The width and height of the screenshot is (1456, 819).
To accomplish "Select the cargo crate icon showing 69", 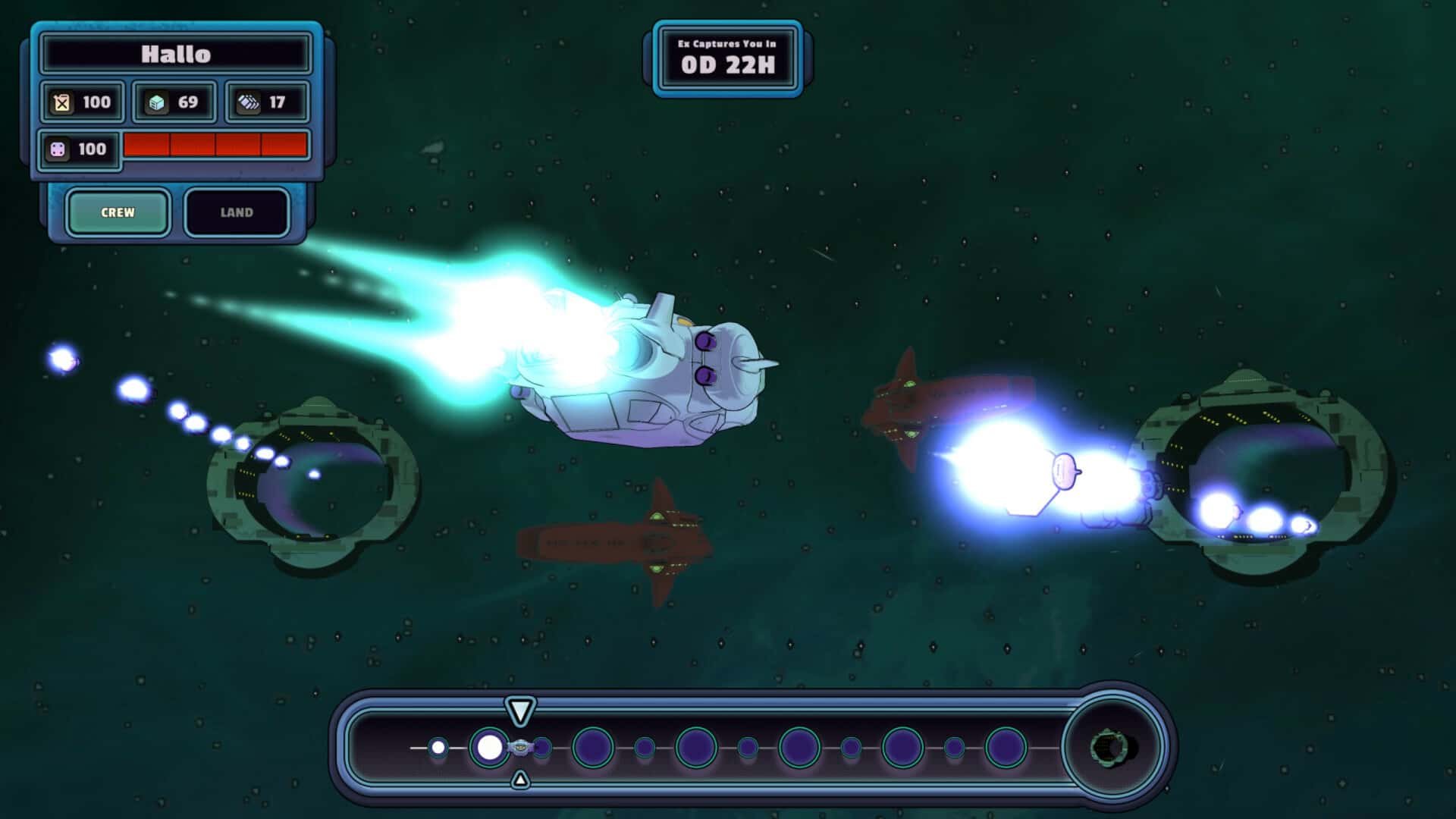I will [x=156, y=102].
